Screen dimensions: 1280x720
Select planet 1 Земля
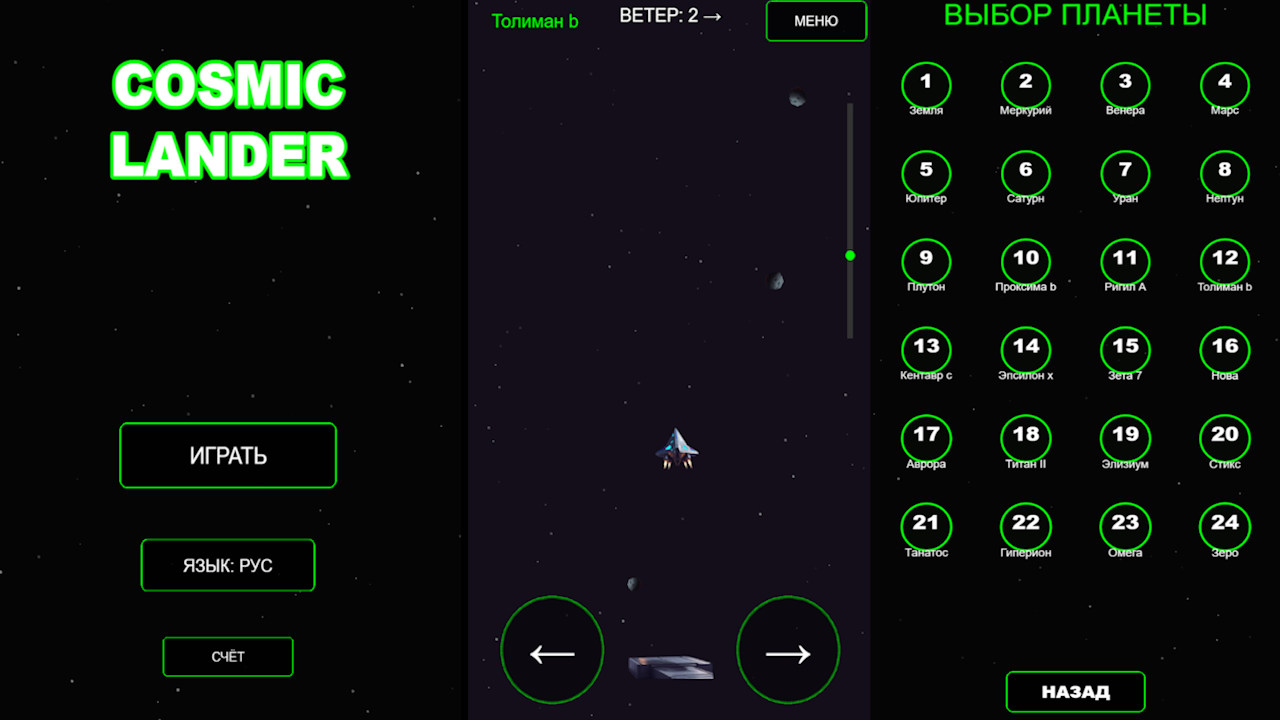[x=926, y=84]
